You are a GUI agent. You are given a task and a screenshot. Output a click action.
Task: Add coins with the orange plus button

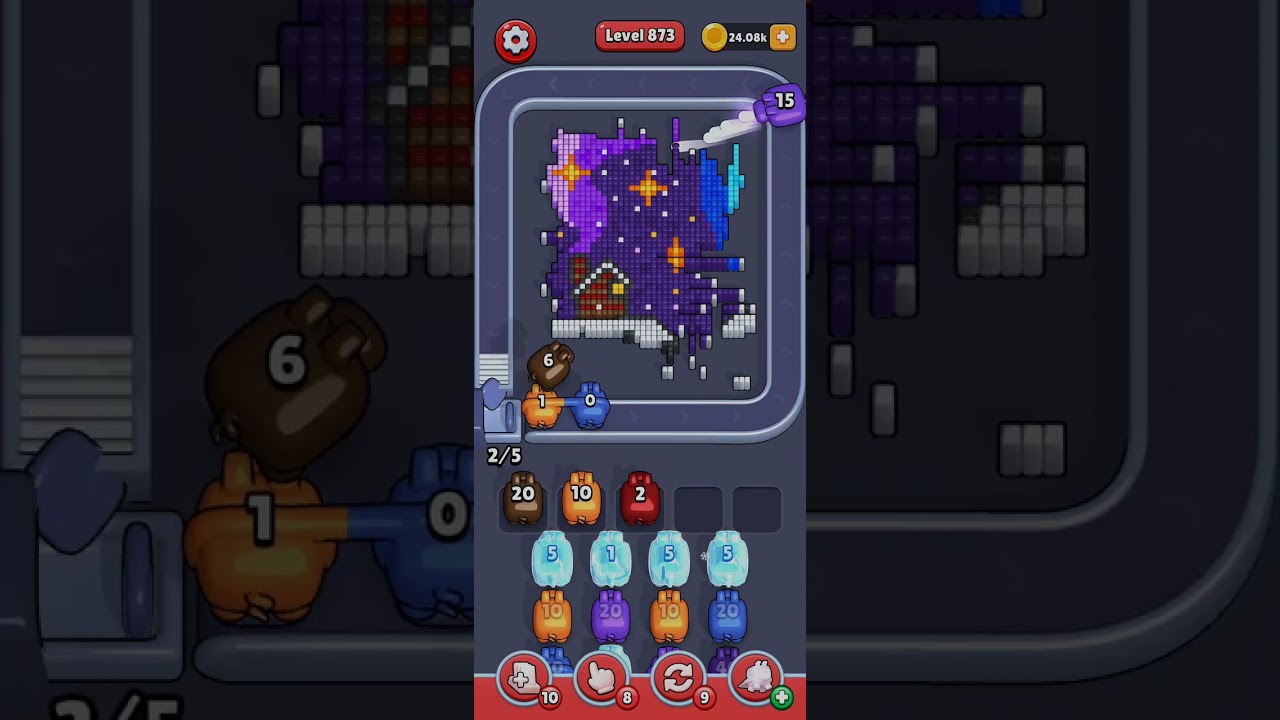[783, 37]
